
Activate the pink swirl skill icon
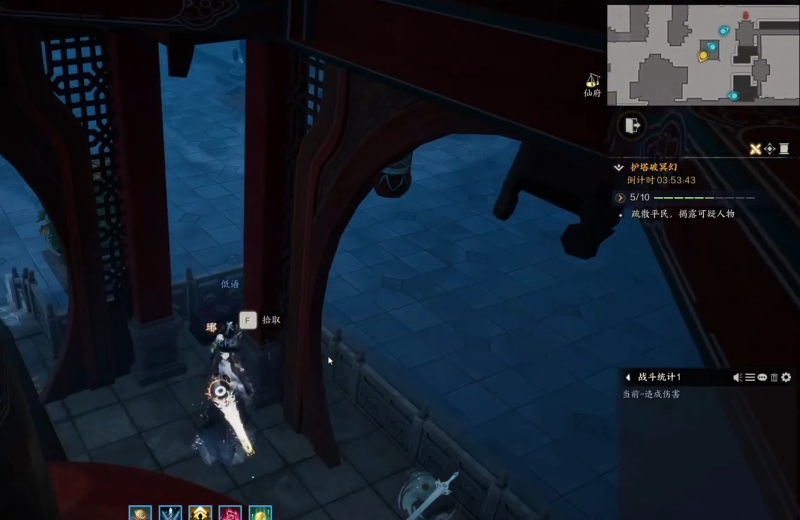[x=230, y=514]
